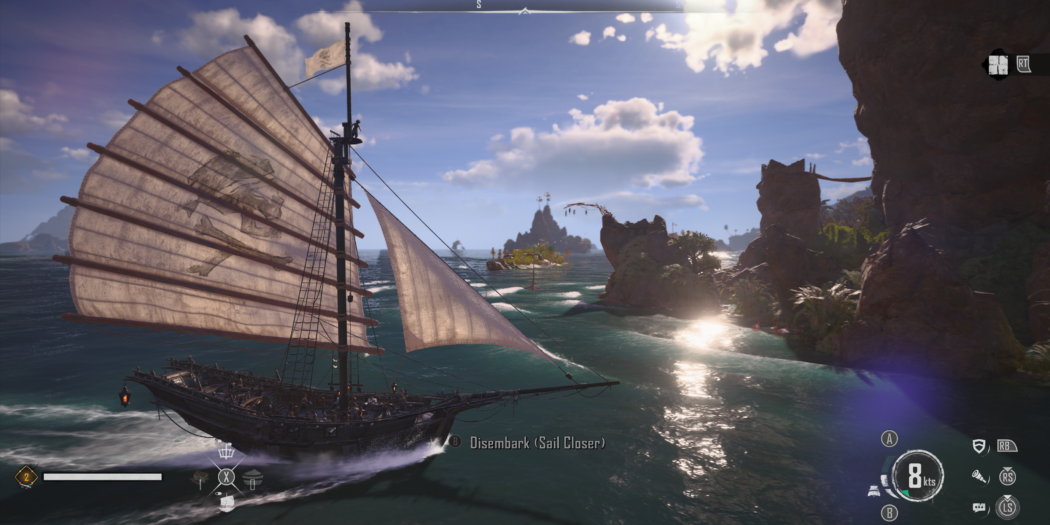Viewport: 1050px width, 525px height.
Task: Click the ship speed gauge dial
Action: click(917, 474)
